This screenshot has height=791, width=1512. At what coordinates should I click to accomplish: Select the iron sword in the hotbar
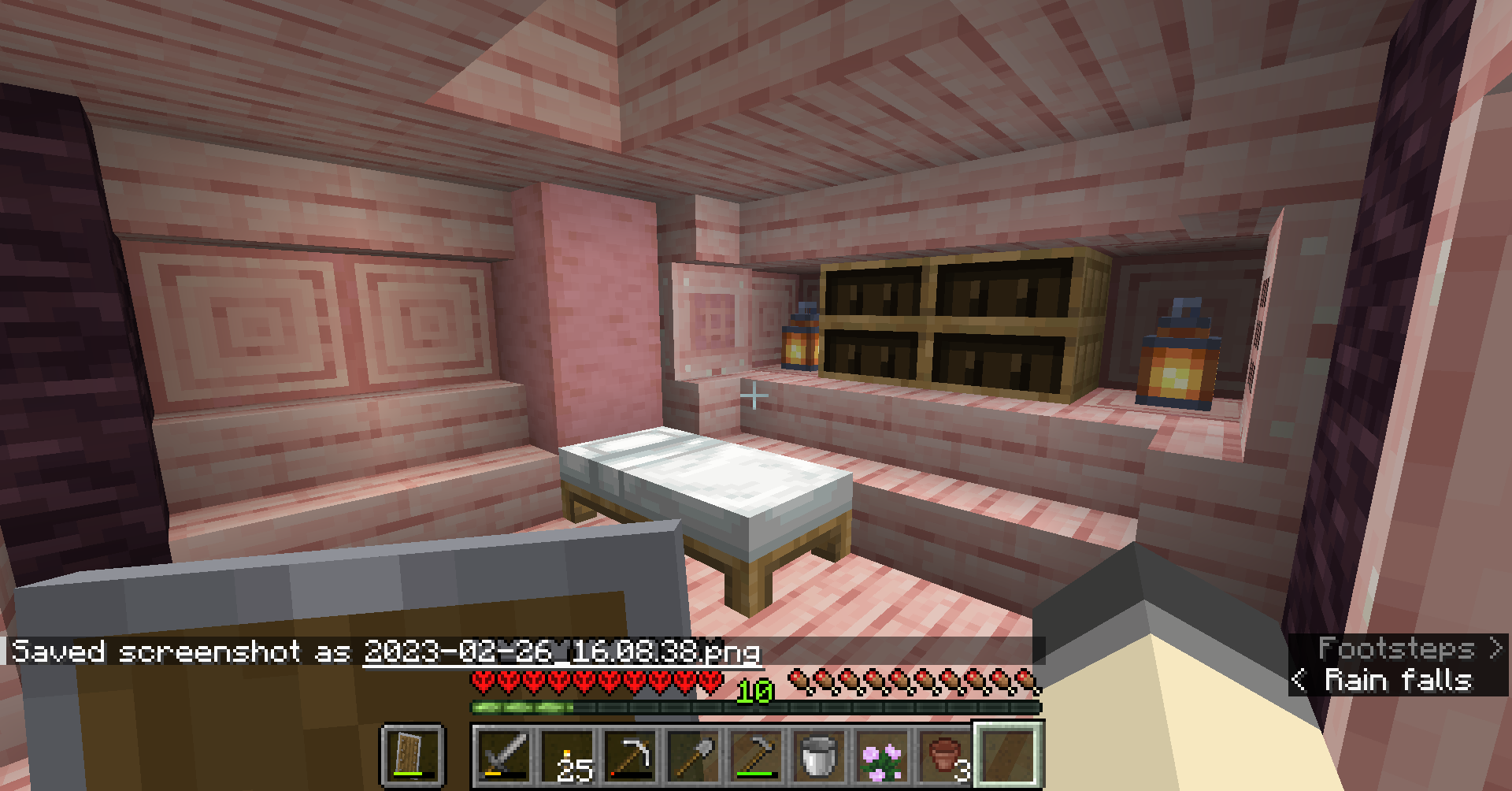coord(503,754)
